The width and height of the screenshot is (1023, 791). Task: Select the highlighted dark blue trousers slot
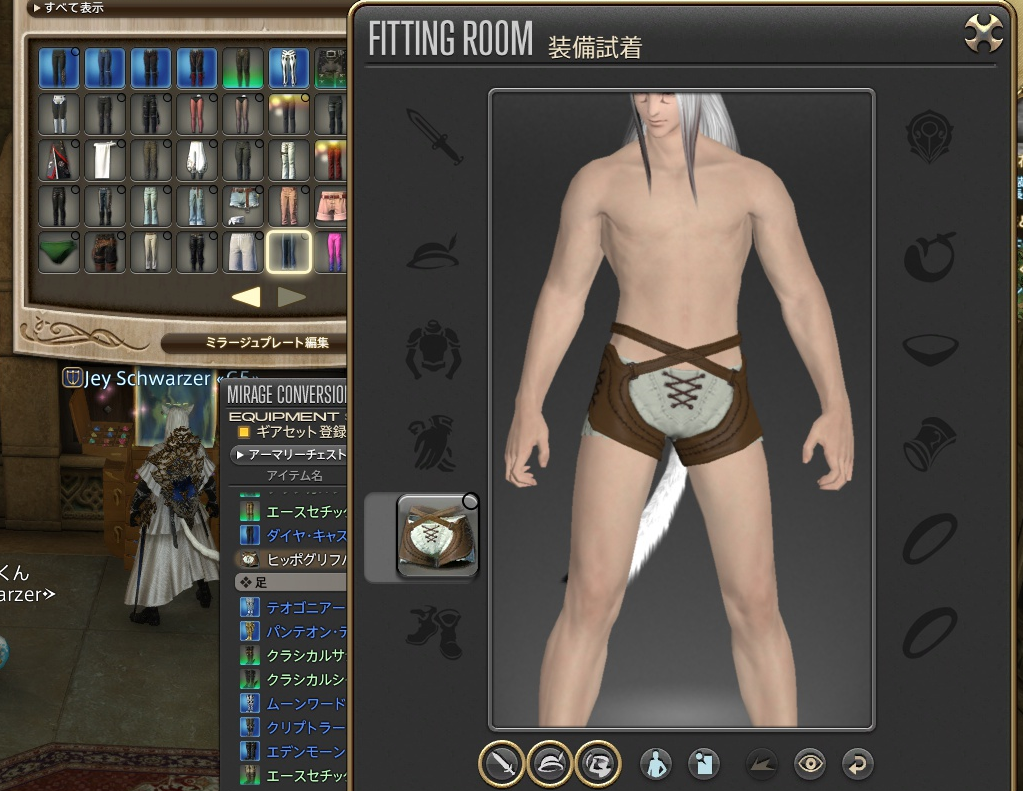click(x=290, y=252)
